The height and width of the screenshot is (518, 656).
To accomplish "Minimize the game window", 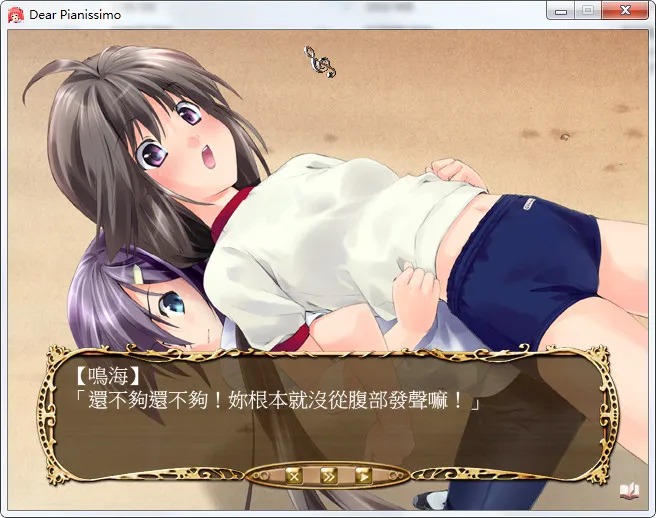I will (x=563, y=11).
